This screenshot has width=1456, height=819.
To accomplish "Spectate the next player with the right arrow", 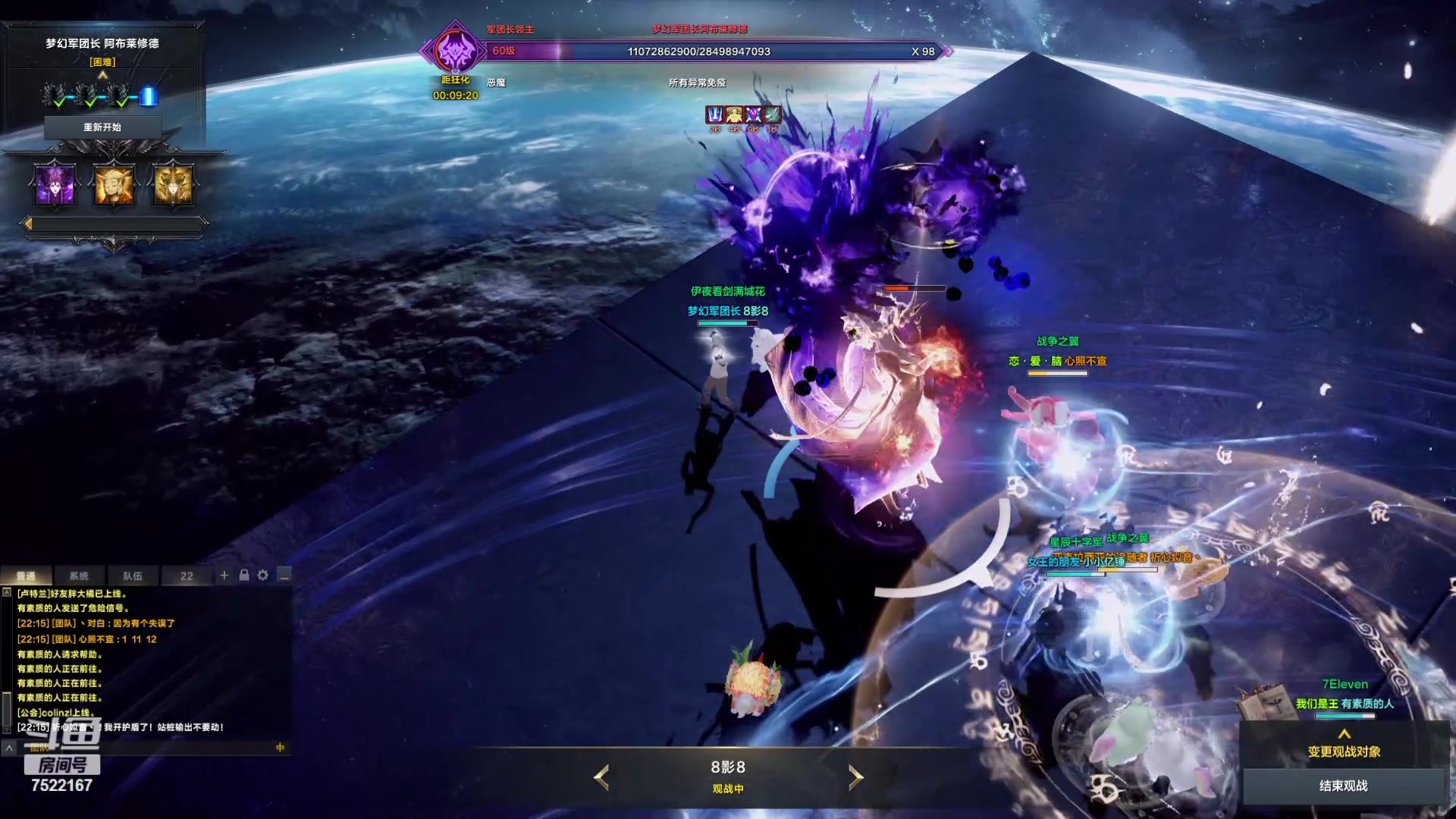I will [855, 777].
